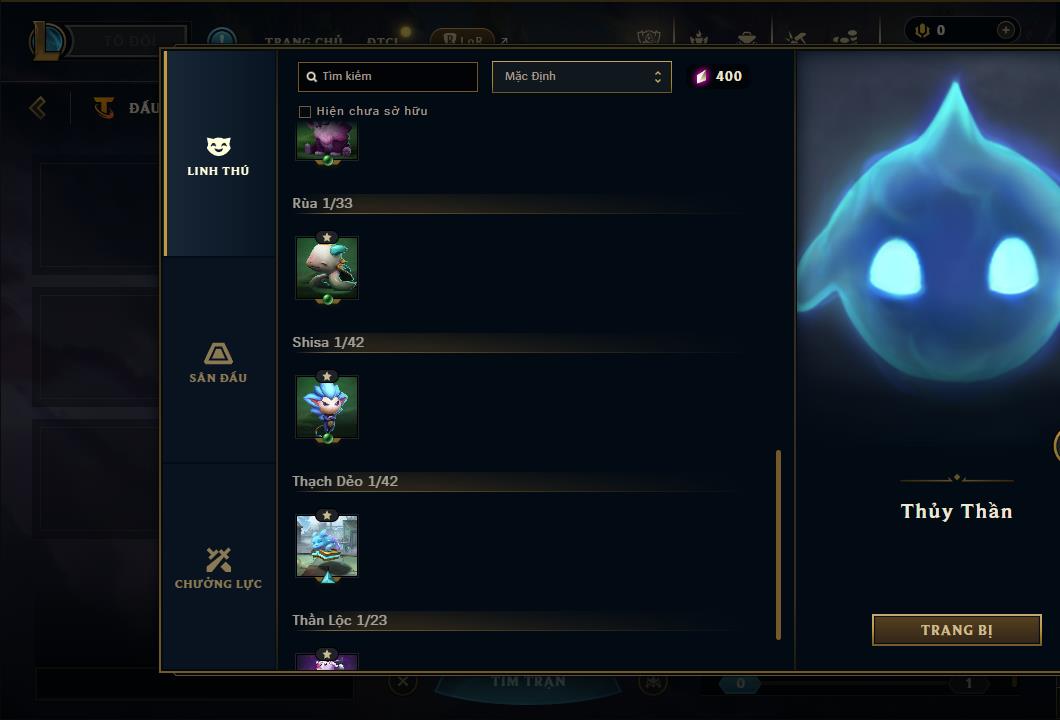This screenshot has height=720, width=1060.
Task: Click the Tìm kiếm search field
Action: 388,76
